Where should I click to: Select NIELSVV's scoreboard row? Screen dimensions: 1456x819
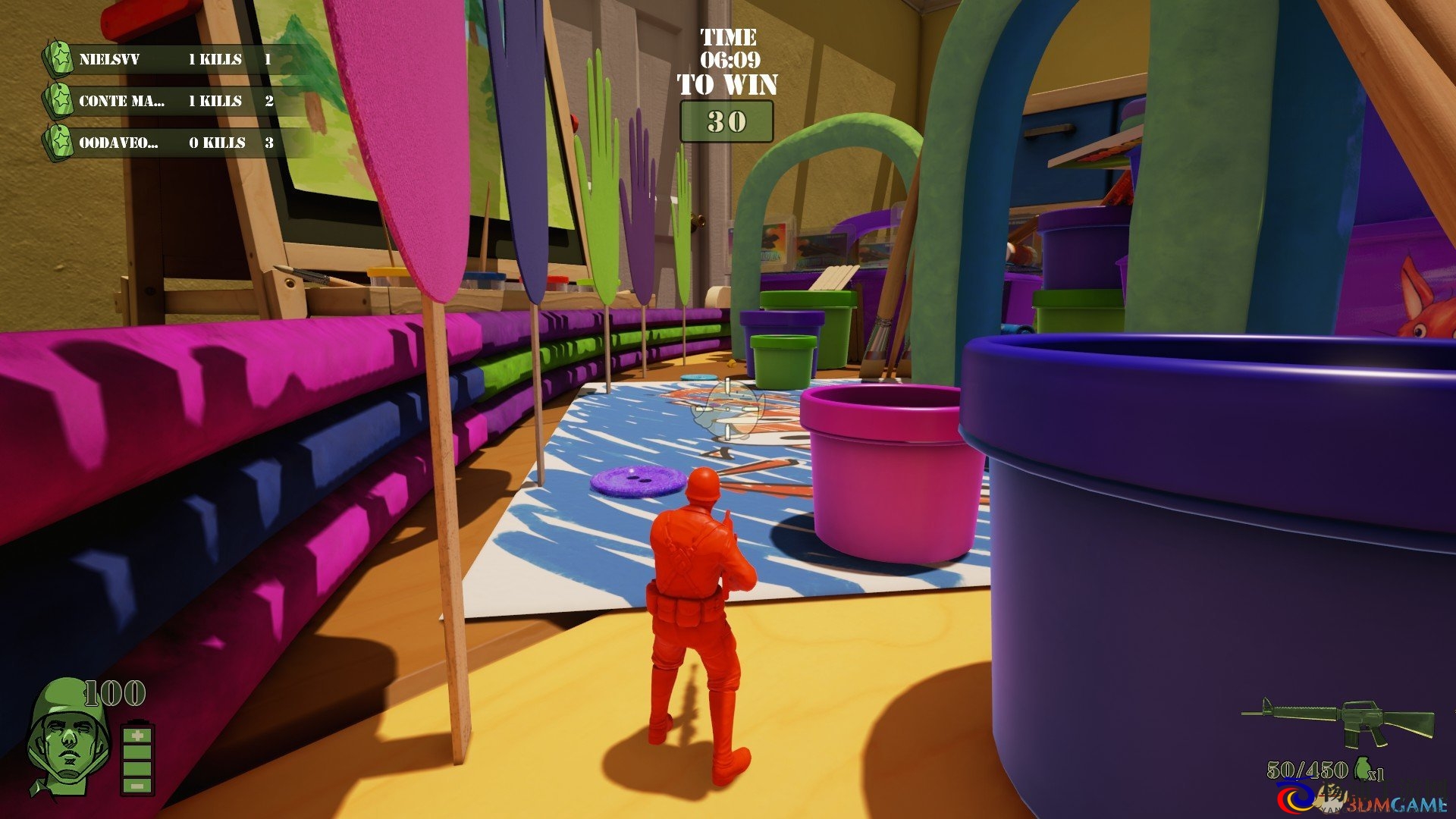point(174,59)
